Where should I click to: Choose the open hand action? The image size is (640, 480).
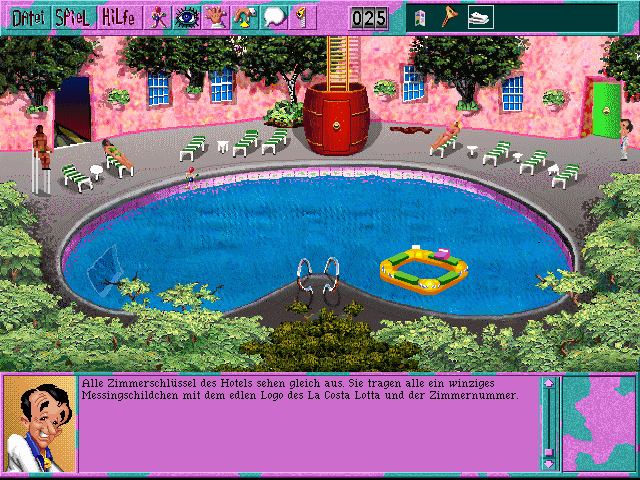click(214, 17)
